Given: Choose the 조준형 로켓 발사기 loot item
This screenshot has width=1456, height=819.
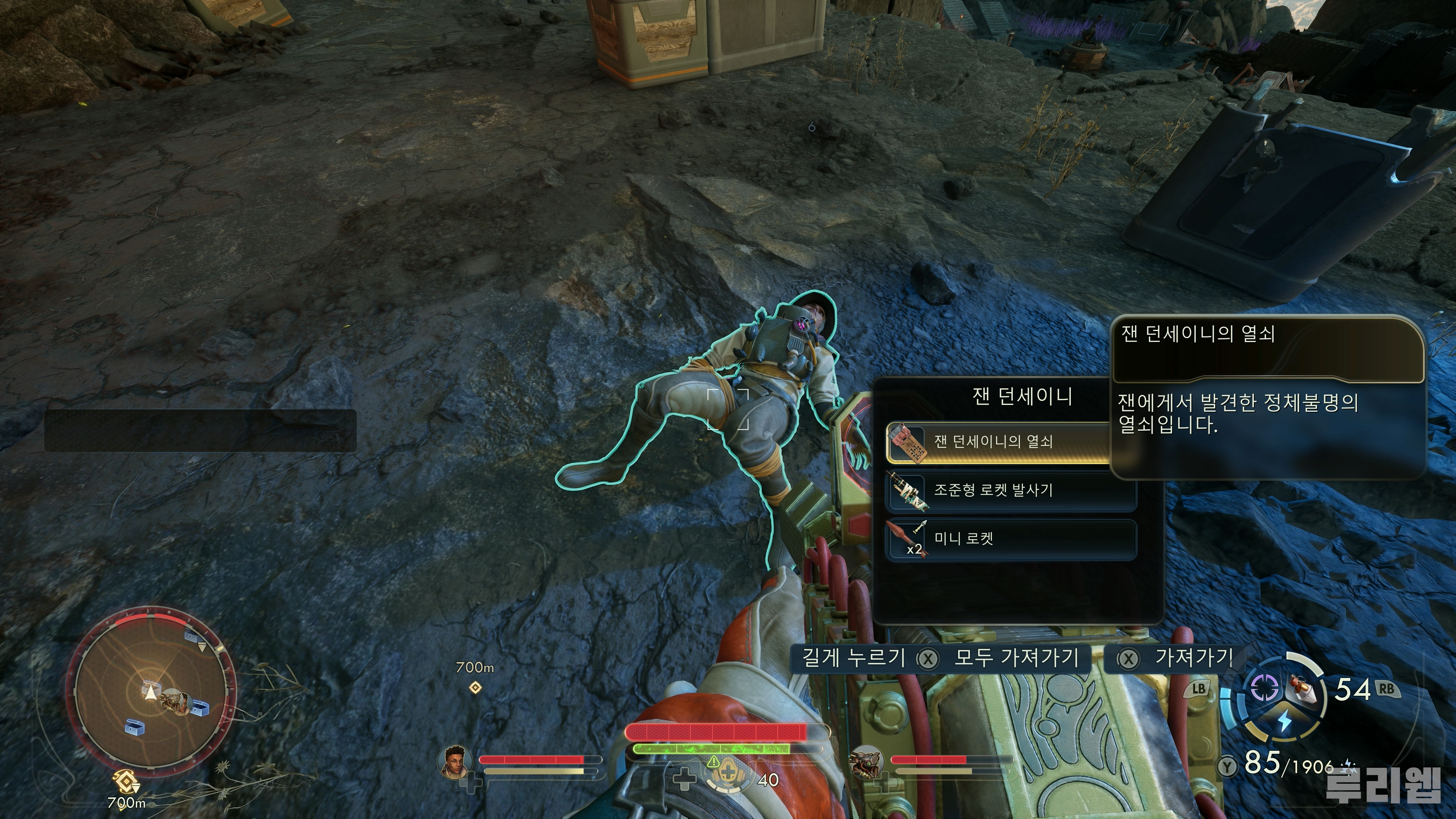Looking at the screenshot, I should point(1010,491).
